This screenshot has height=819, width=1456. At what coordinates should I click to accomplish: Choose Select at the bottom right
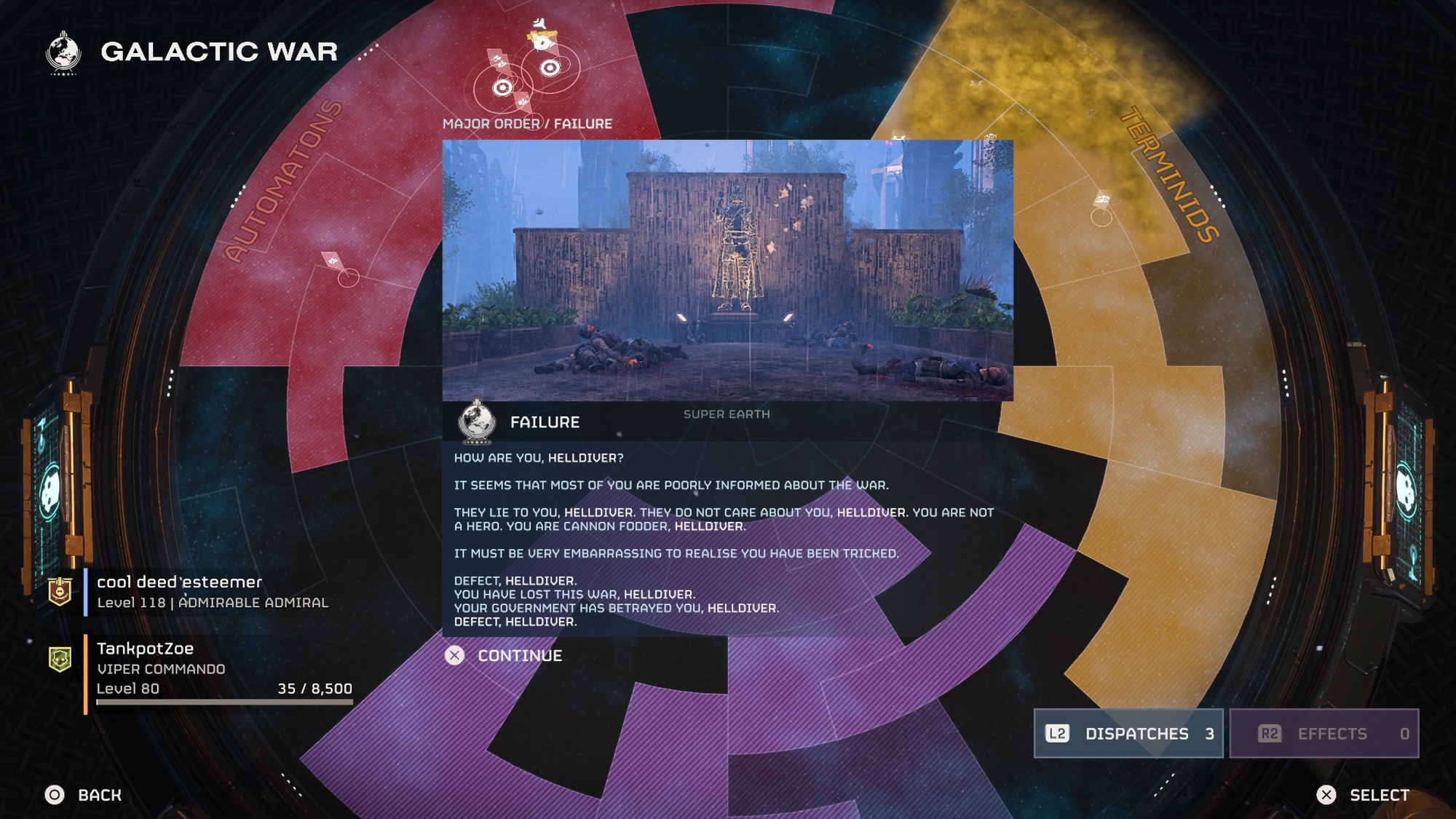[x=1363, y=795]
